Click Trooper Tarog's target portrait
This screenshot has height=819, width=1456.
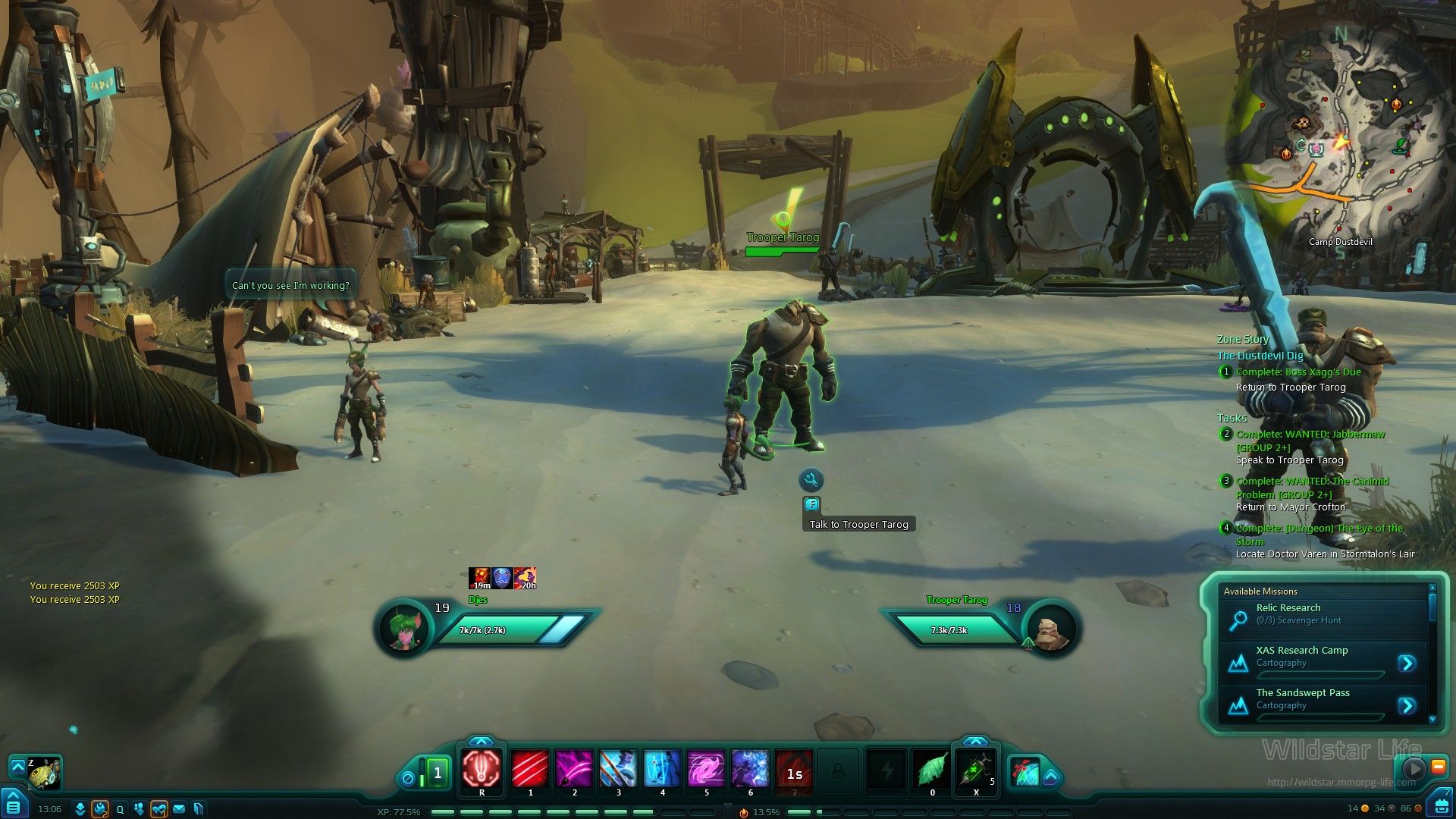coord(1051,629)
